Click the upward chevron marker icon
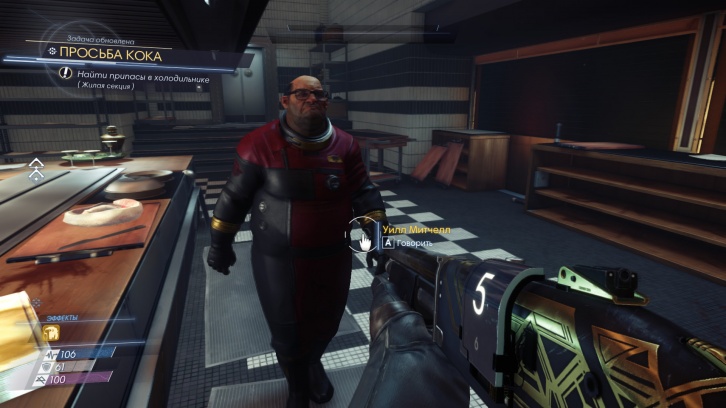The image size is (726, 408). click(x=36, y=167)
